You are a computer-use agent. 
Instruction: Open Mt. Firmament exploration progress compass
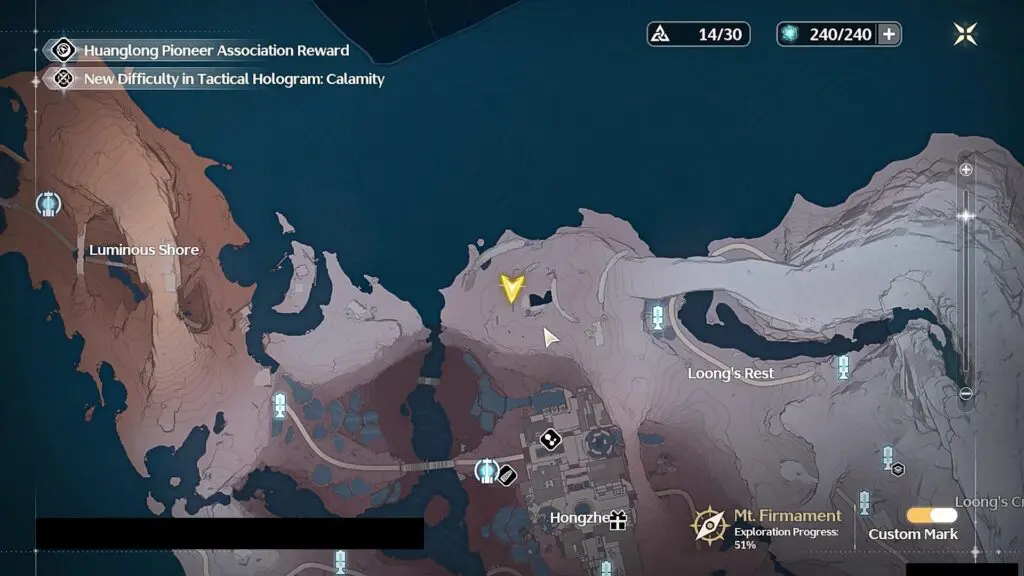coord(710,524)
